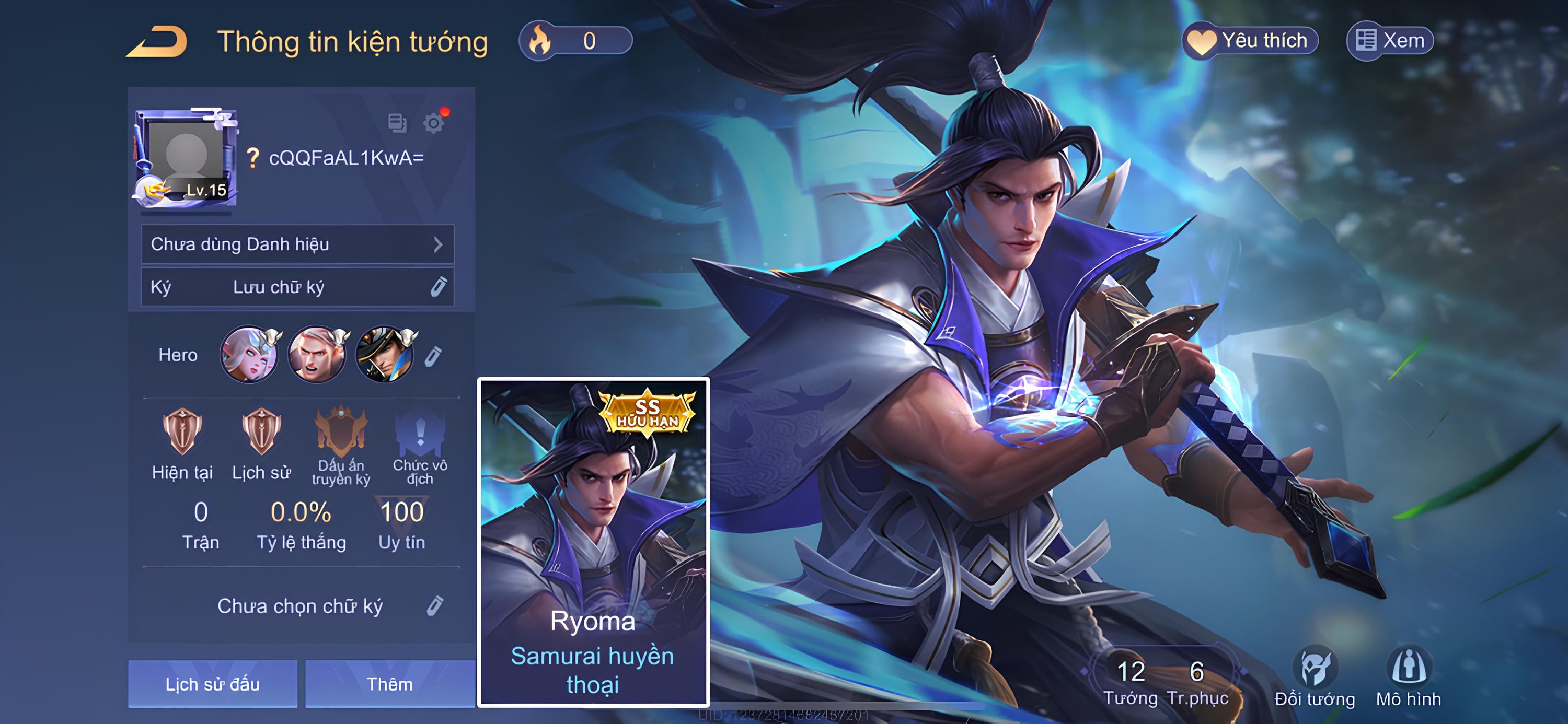Pick the hat-wearing hero portrait
This screenshot has width=1568, height=724.
tap(385, 355)
